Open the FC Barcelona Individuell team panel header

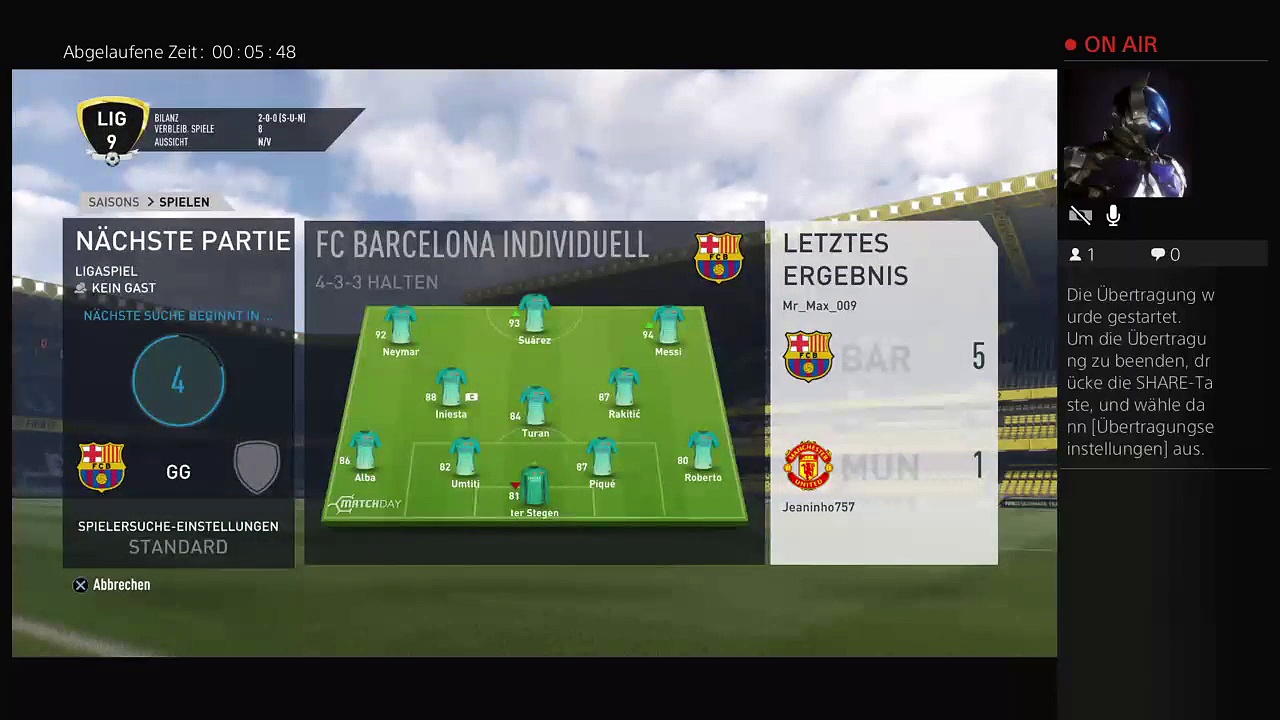pyautogui.click(x=482, y=245)
